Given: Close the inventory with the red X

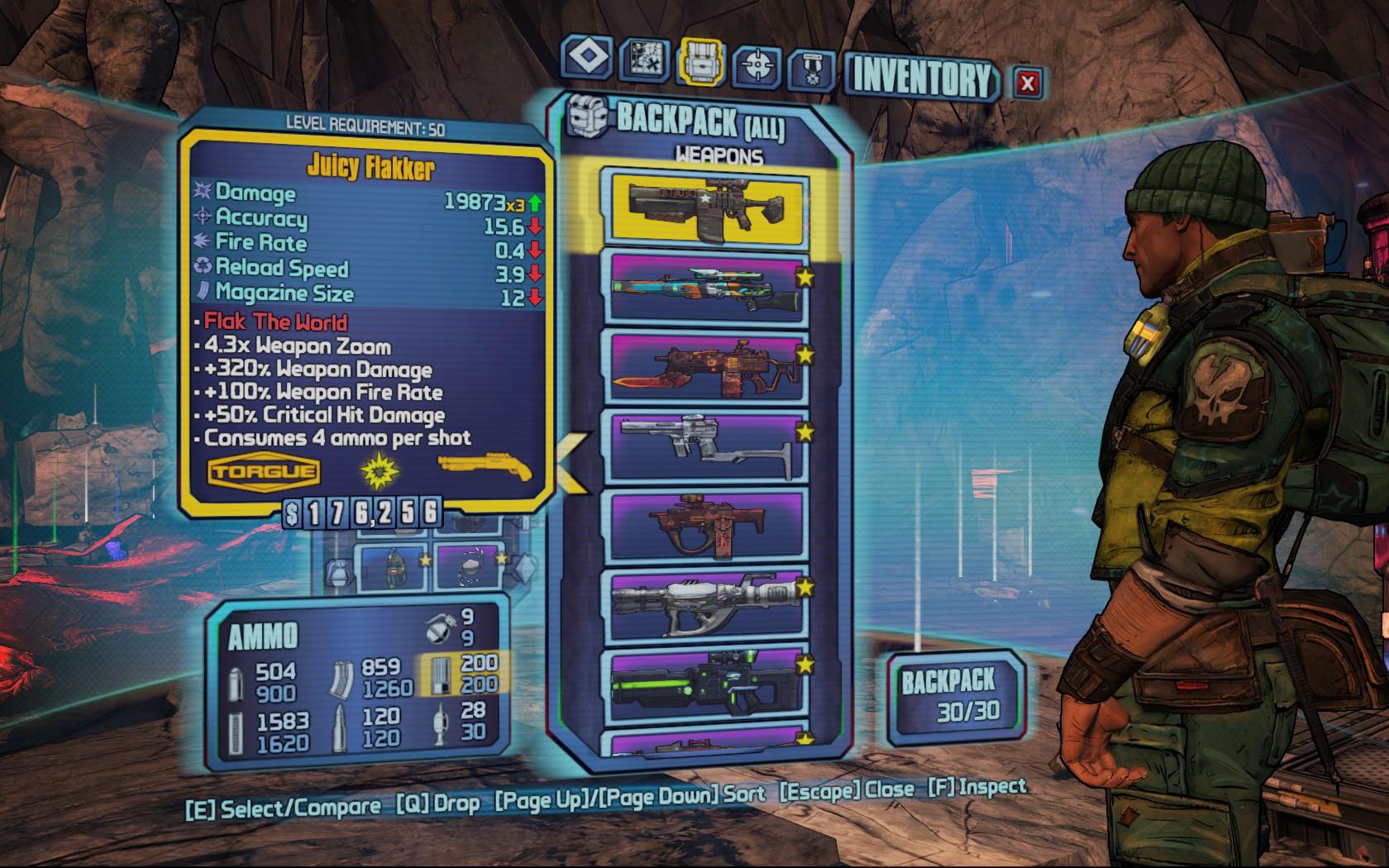Looking at the screenshot, I should (1028, 83).
